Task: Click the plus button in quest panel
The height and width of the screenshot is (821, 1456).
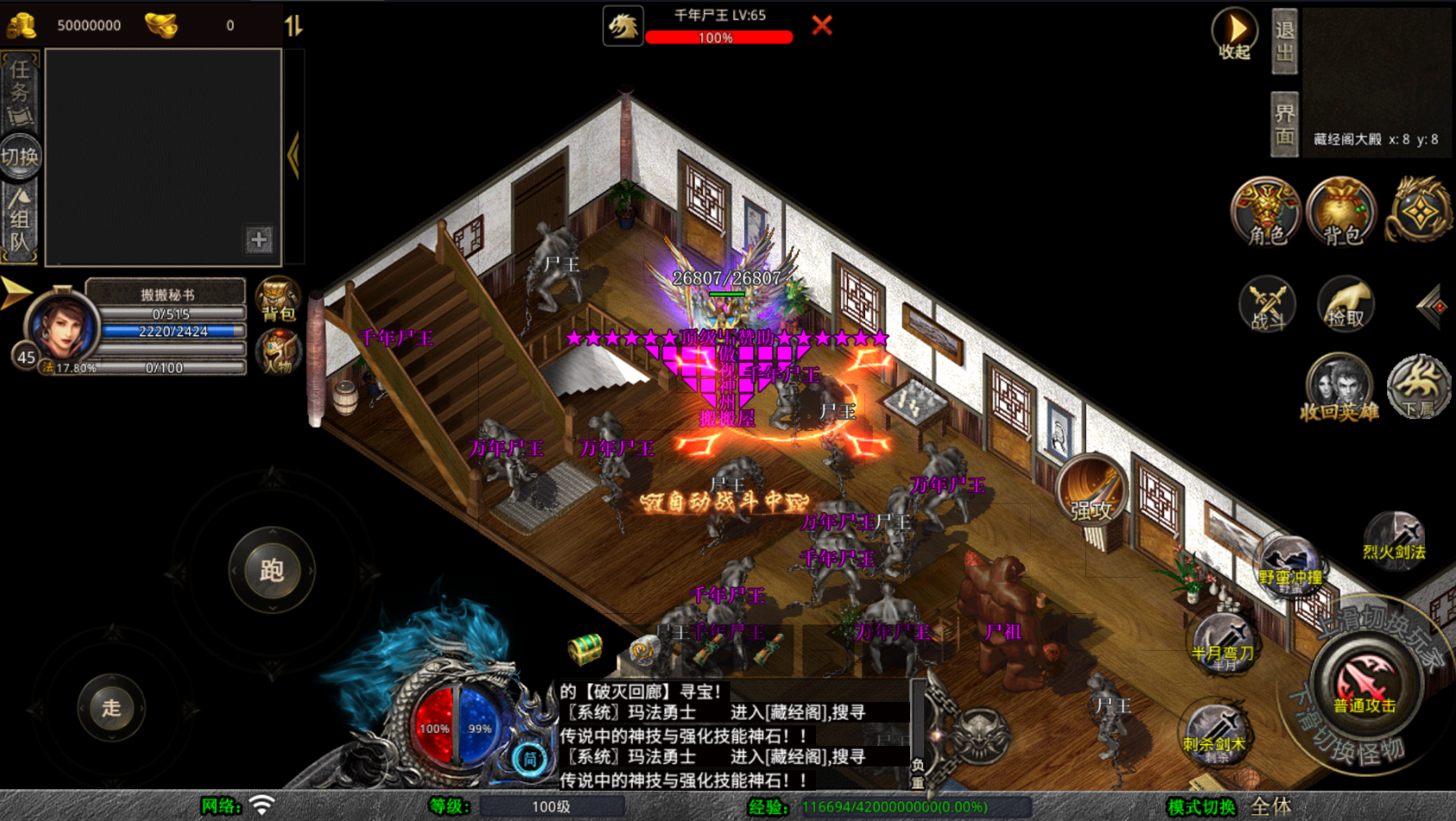Action: (x=259, y=240)
